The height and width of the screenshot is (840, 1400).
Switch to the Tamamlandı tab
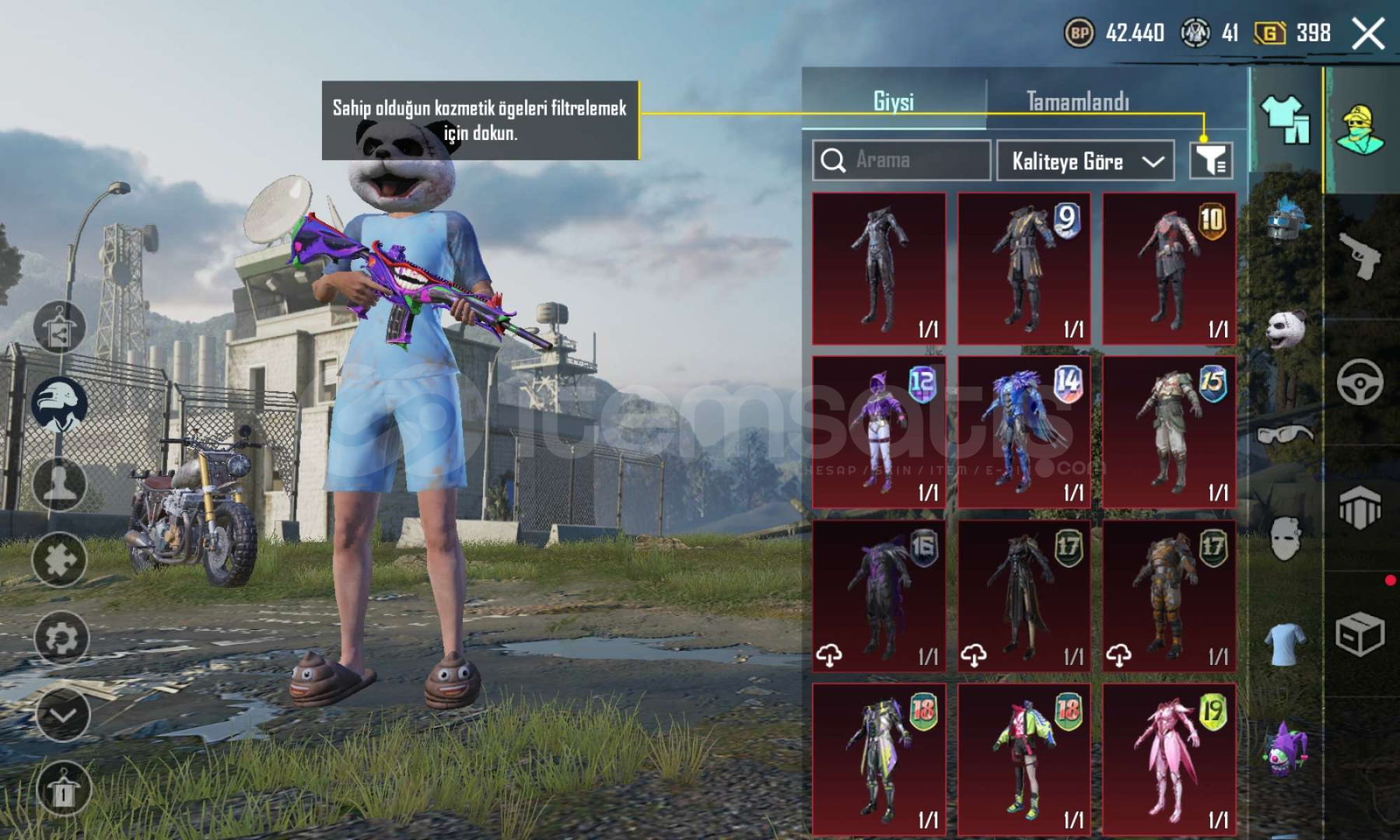tap(1077, 101)
